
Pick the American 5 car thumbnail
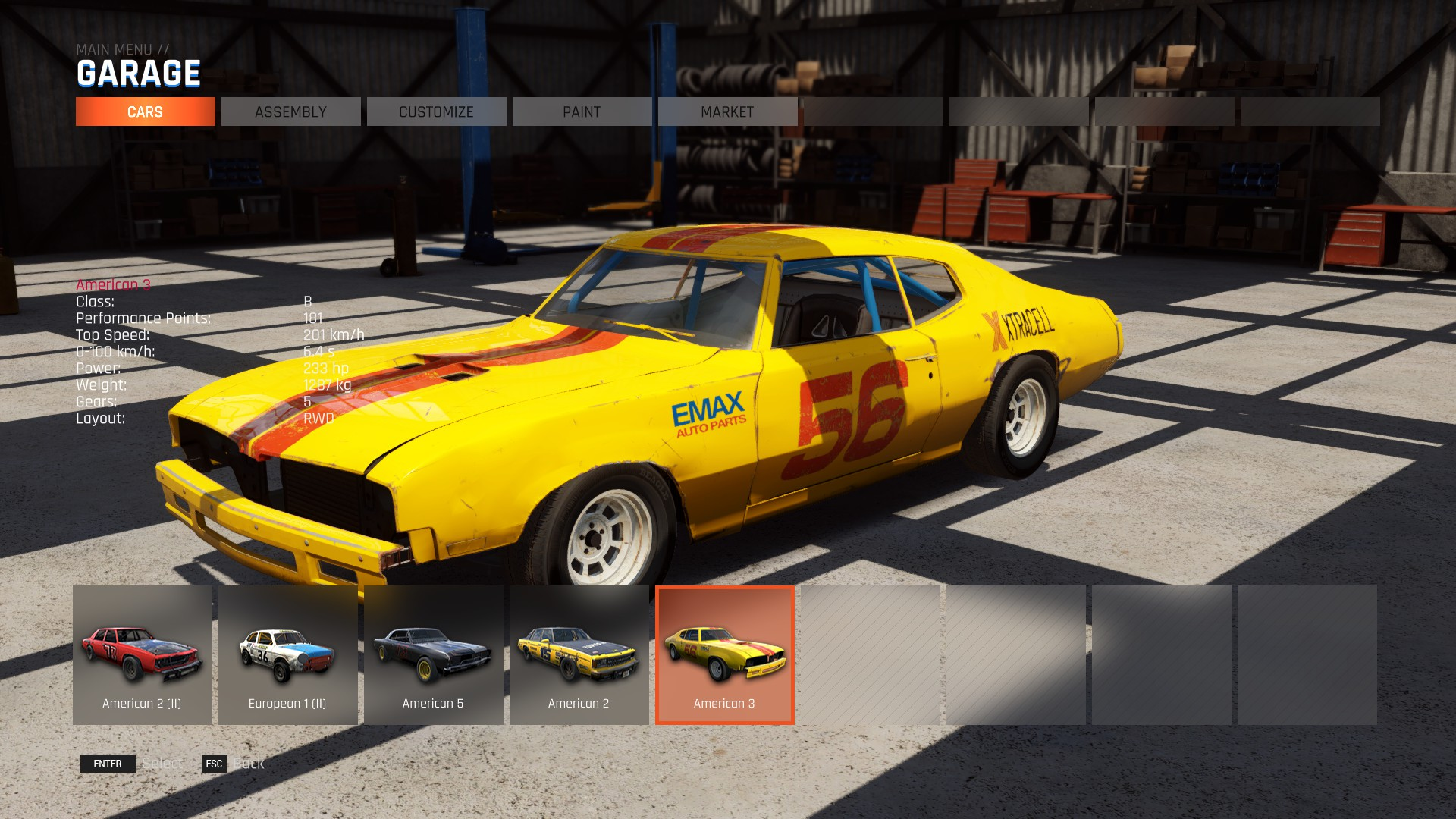tap(434, 655)
